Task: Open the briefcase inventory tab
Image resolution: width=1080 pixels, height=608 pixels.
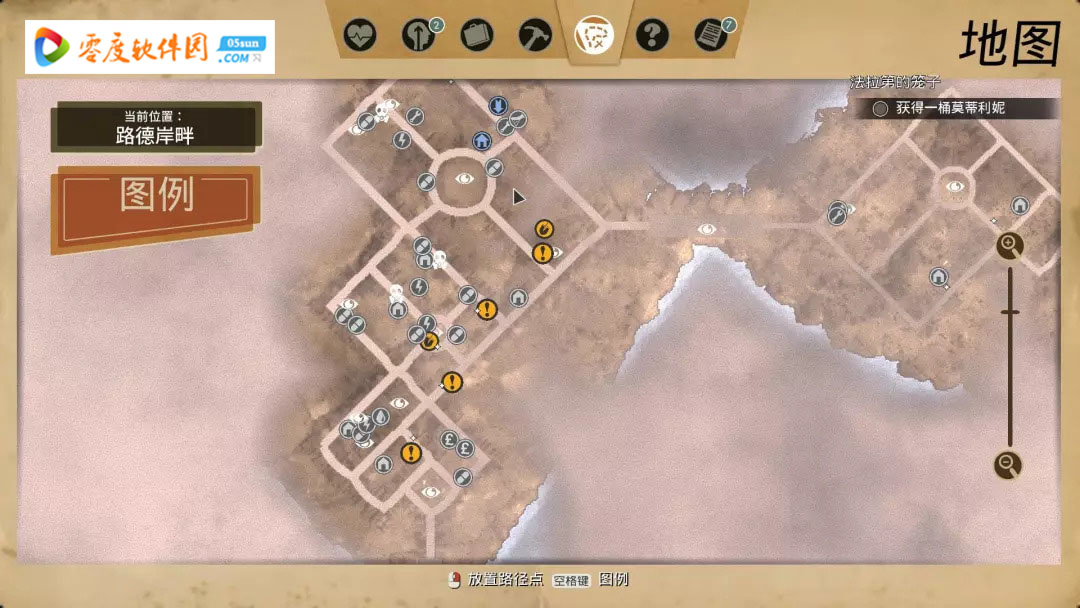Action: tap(477, 36)
